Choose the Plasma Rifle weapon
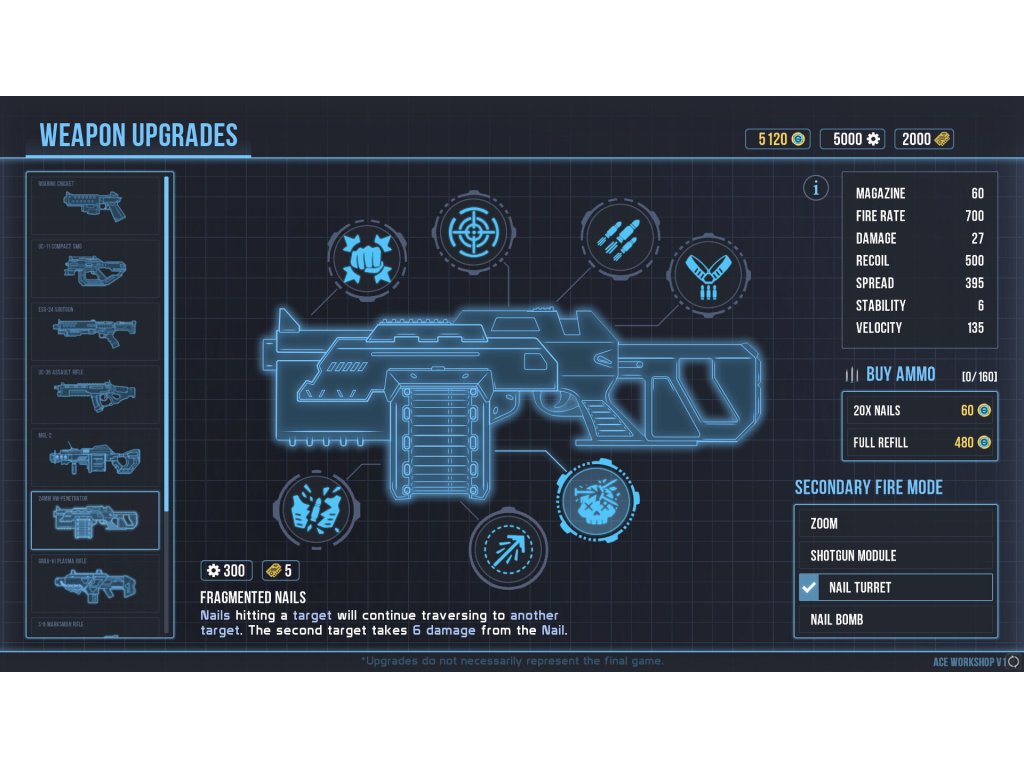The width and height of the screenshot is (1024, 768). (x=95, y=583)
